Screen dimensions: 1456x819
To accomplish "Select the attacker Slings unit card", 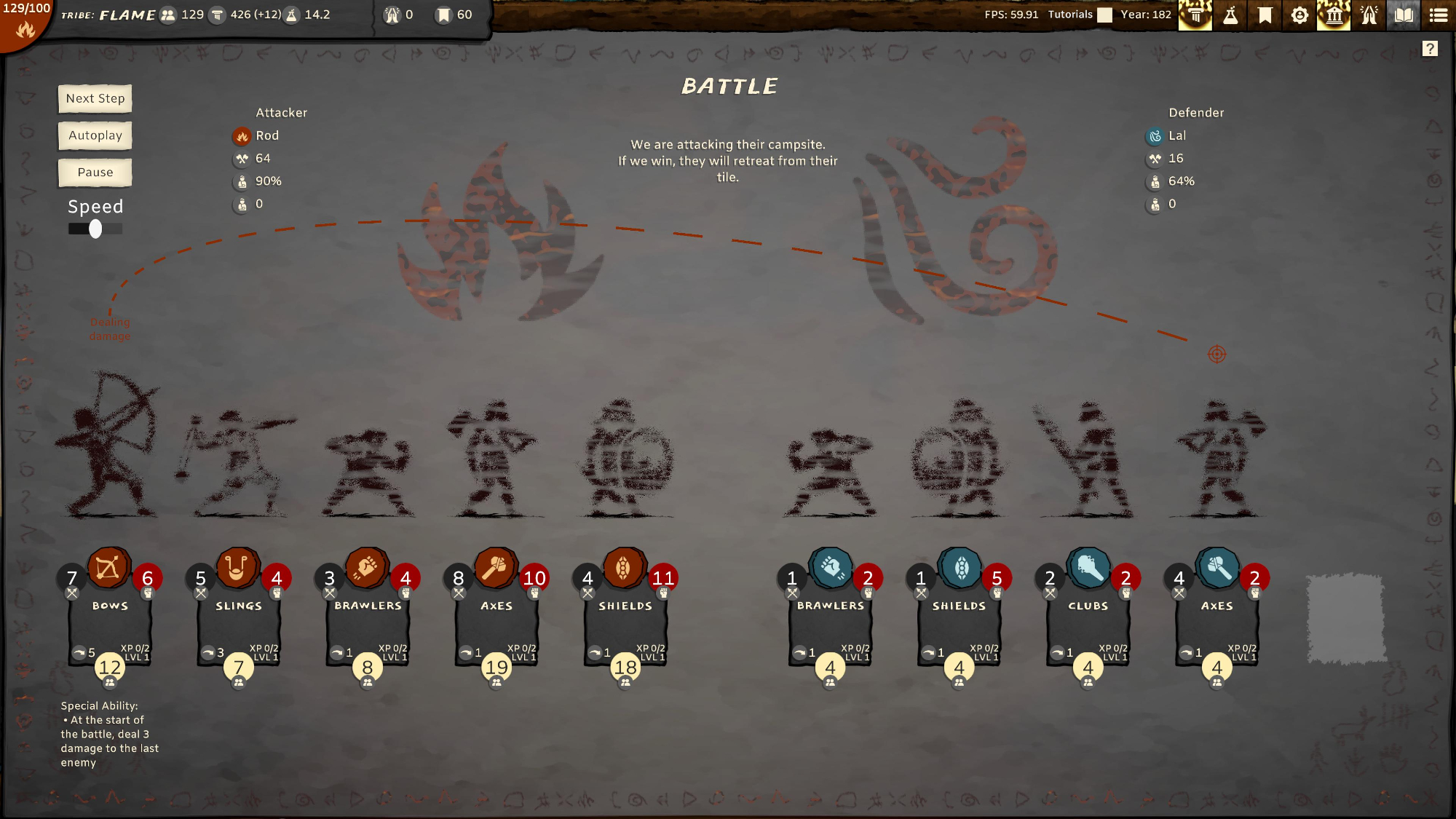I will coord(239,619).
